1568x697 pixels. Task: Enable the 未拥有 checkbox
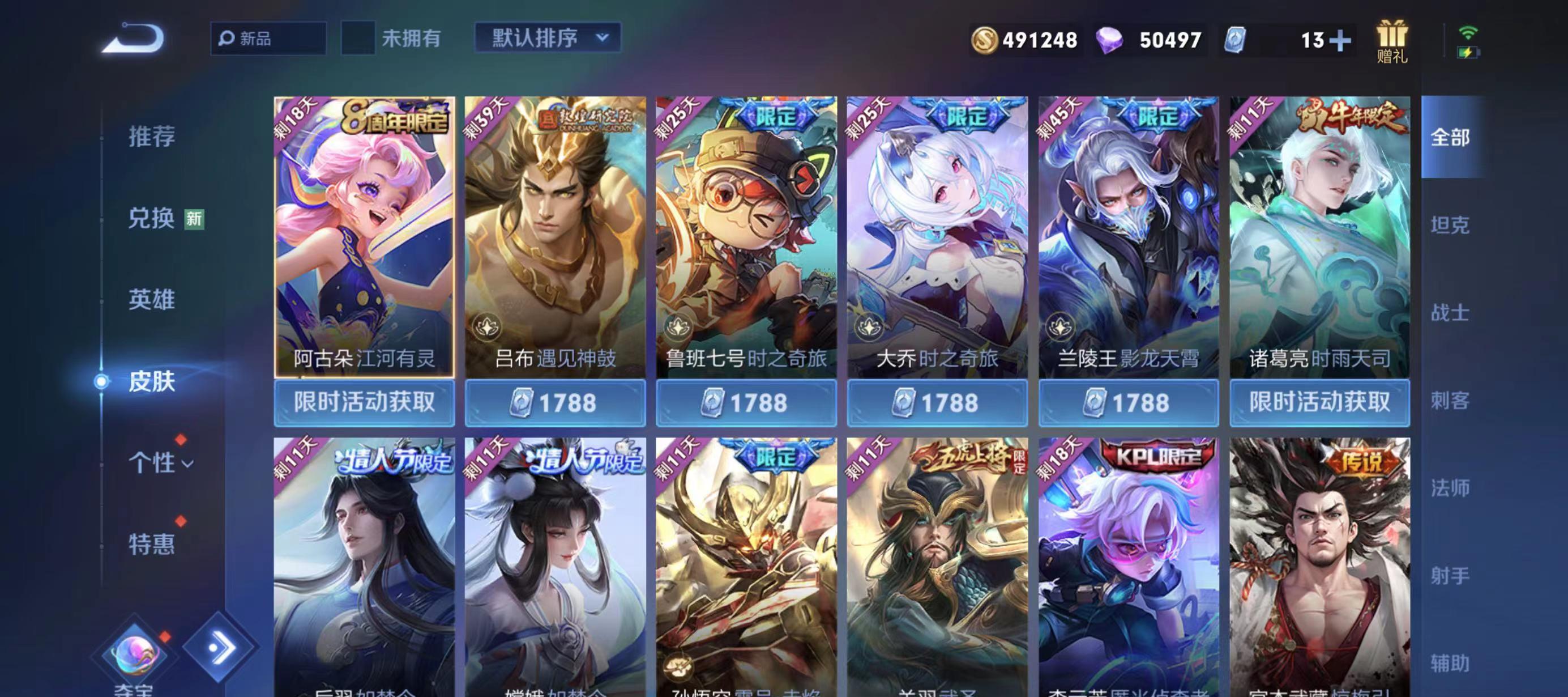coord(358,37)
